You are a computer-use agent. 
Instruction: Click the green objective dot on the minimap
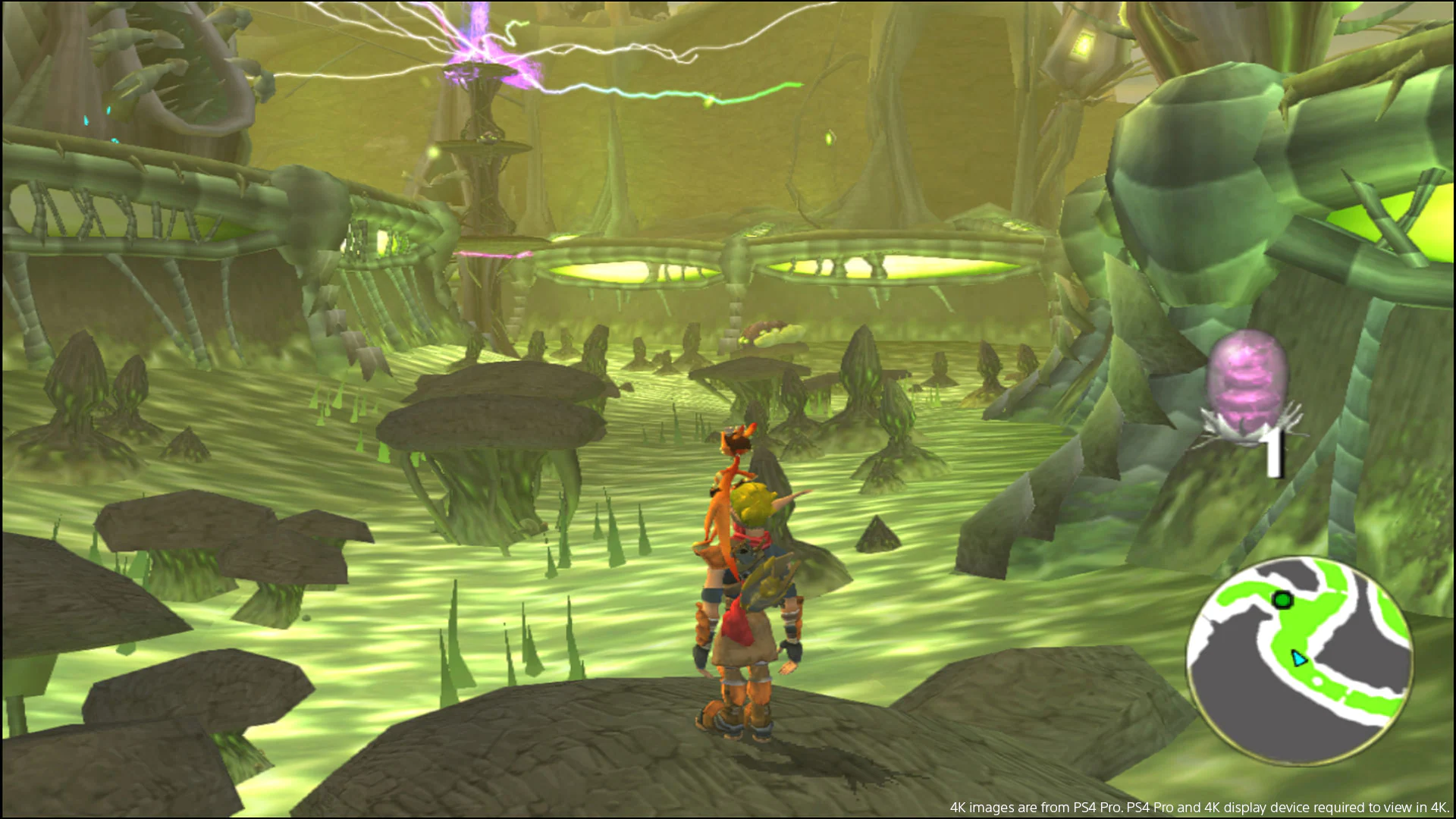[1282, 599]
